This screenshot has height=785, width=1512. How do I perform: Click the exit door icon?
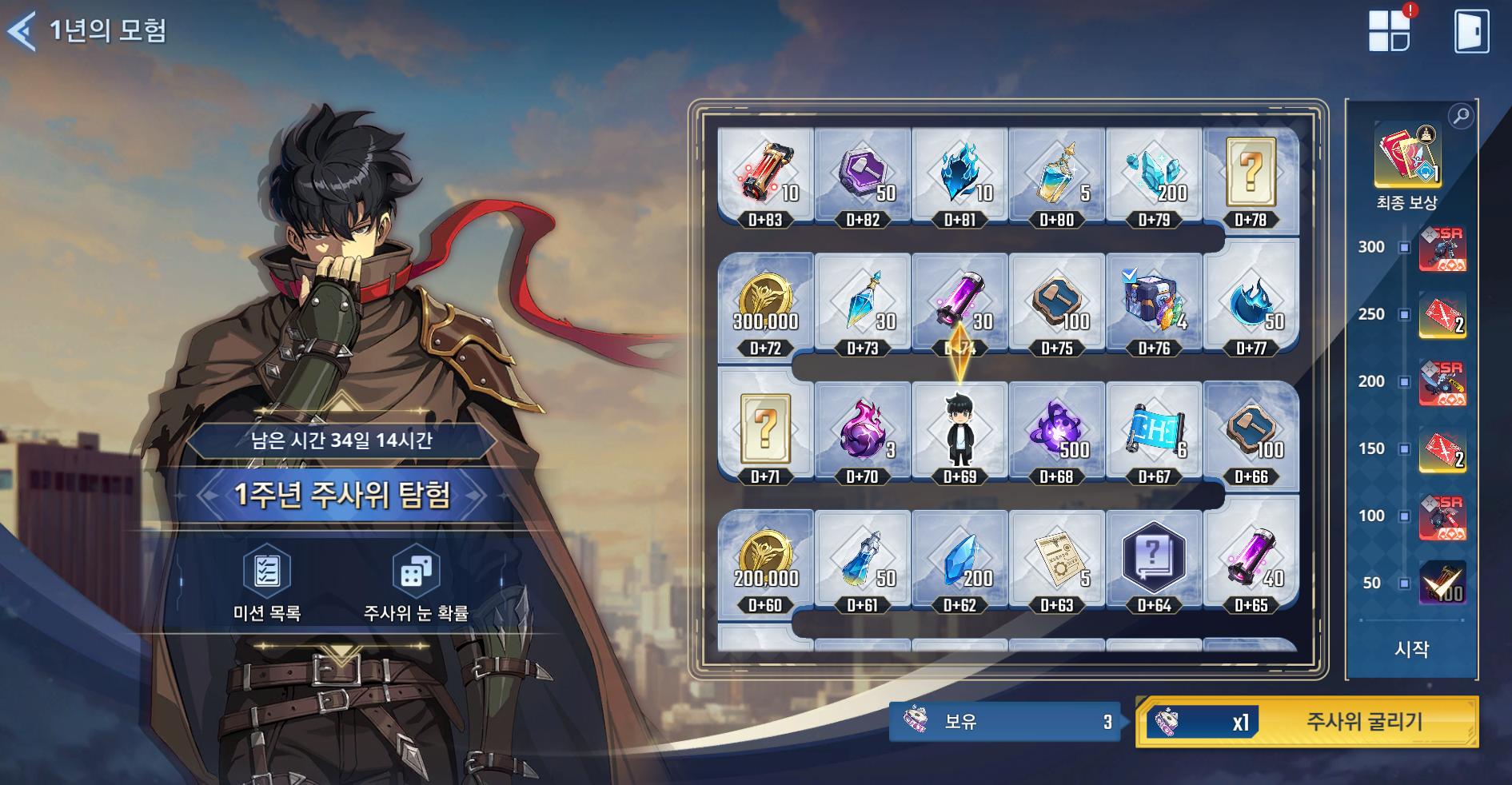(1471, 31)
